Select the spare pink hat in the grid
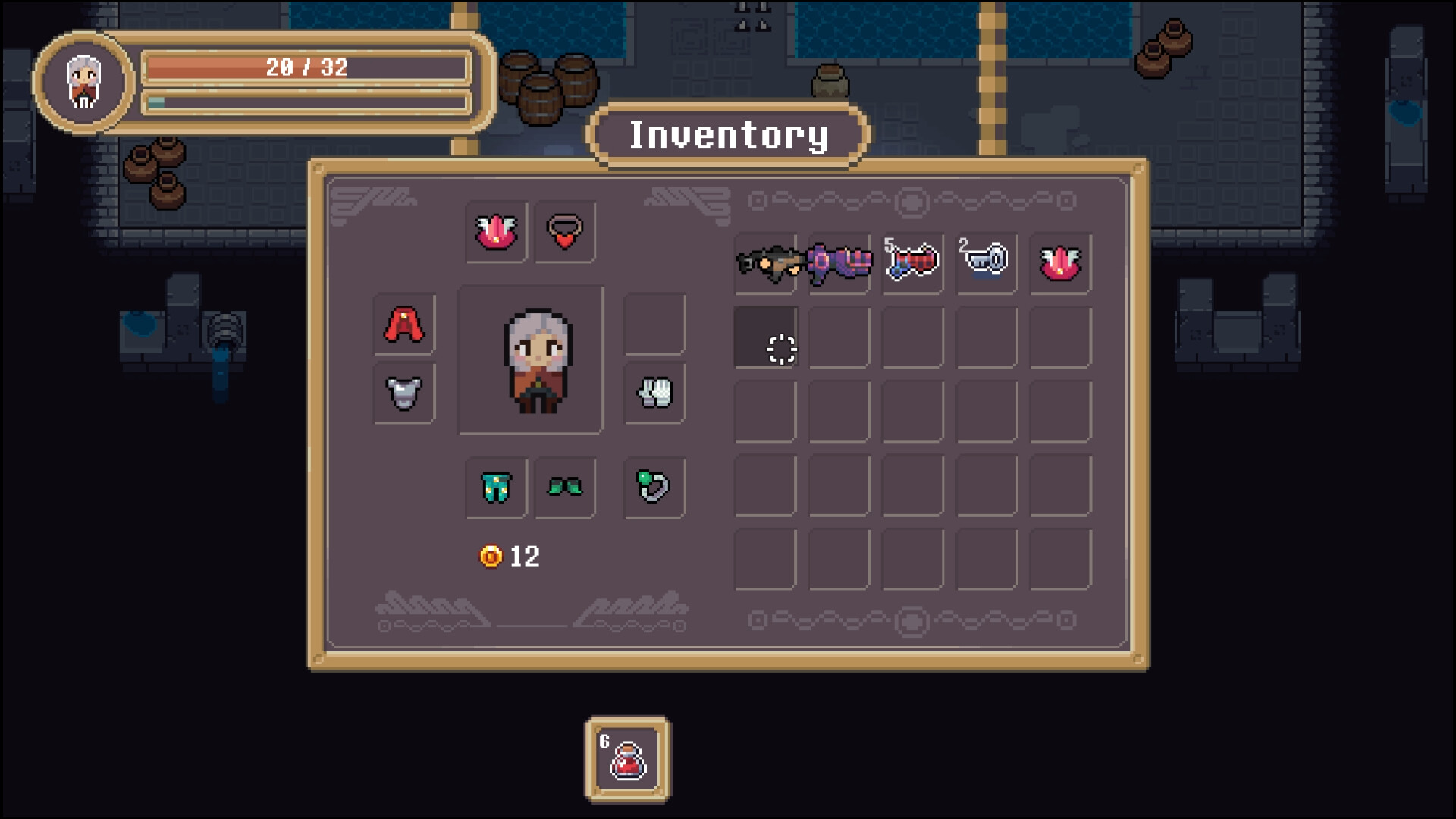Image resolution: width=1456 pixels, height=819 pixels. click(x=1059, y=262)
